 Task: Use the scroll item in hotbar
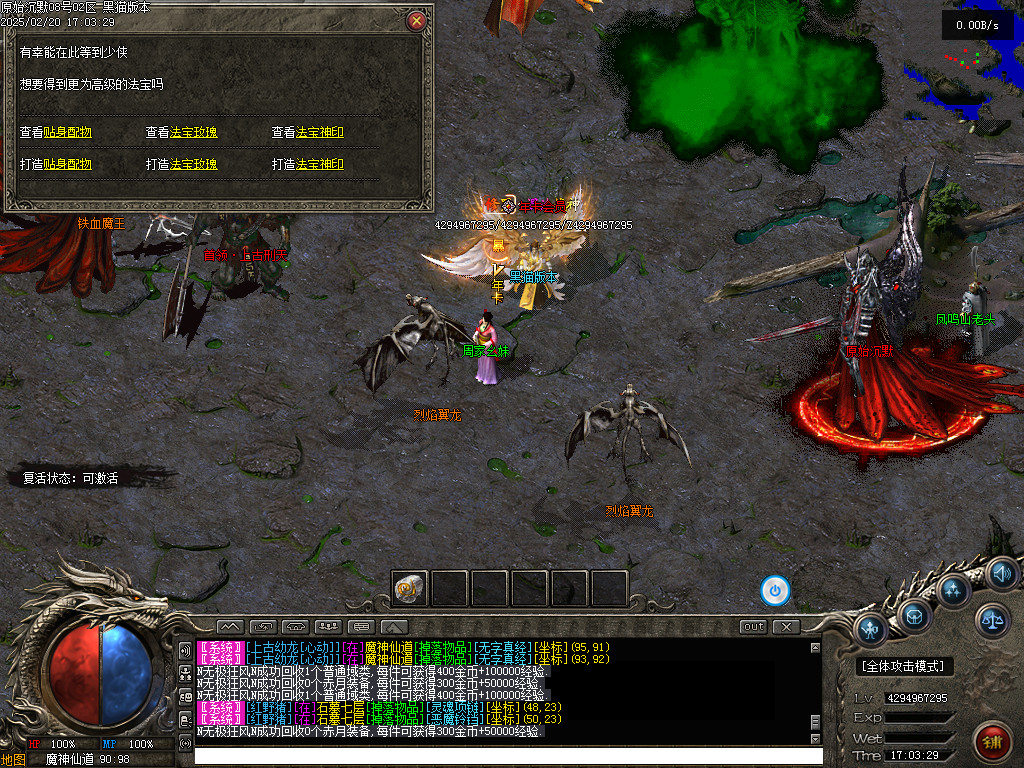point(410,588)
